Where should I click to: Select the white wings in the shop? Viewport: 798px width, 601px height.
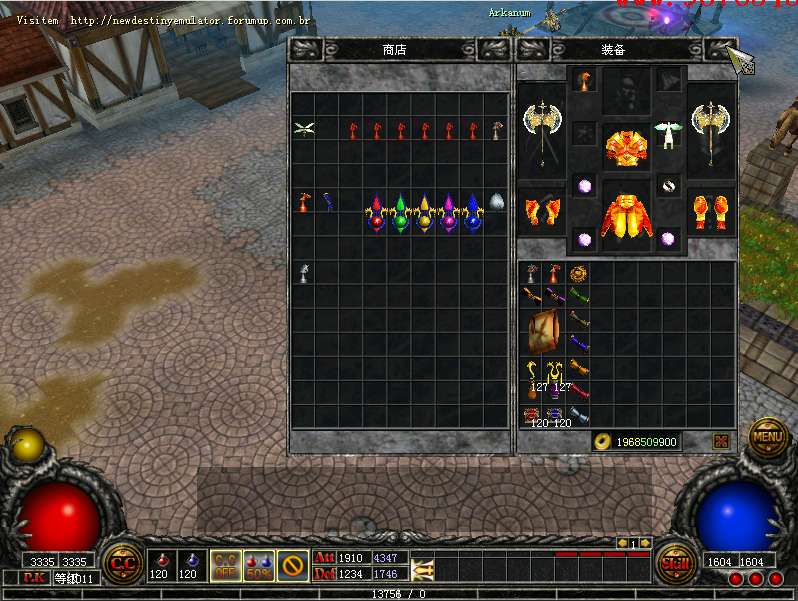304,129
